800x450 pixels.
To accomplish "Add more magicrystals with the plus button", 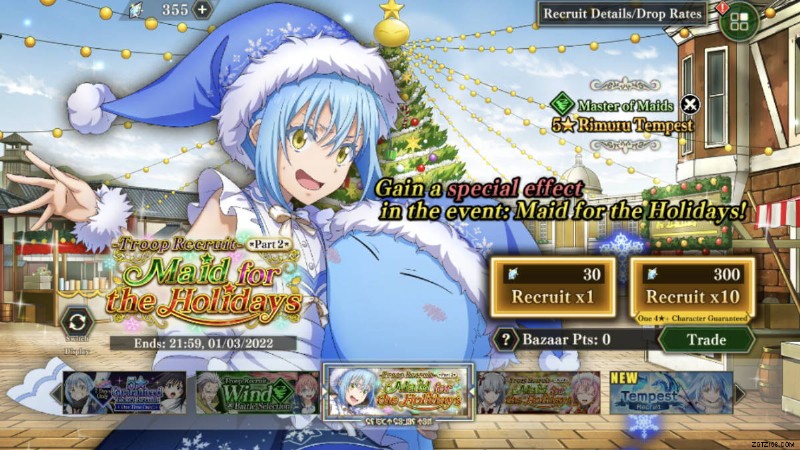I will coord(203,10).
